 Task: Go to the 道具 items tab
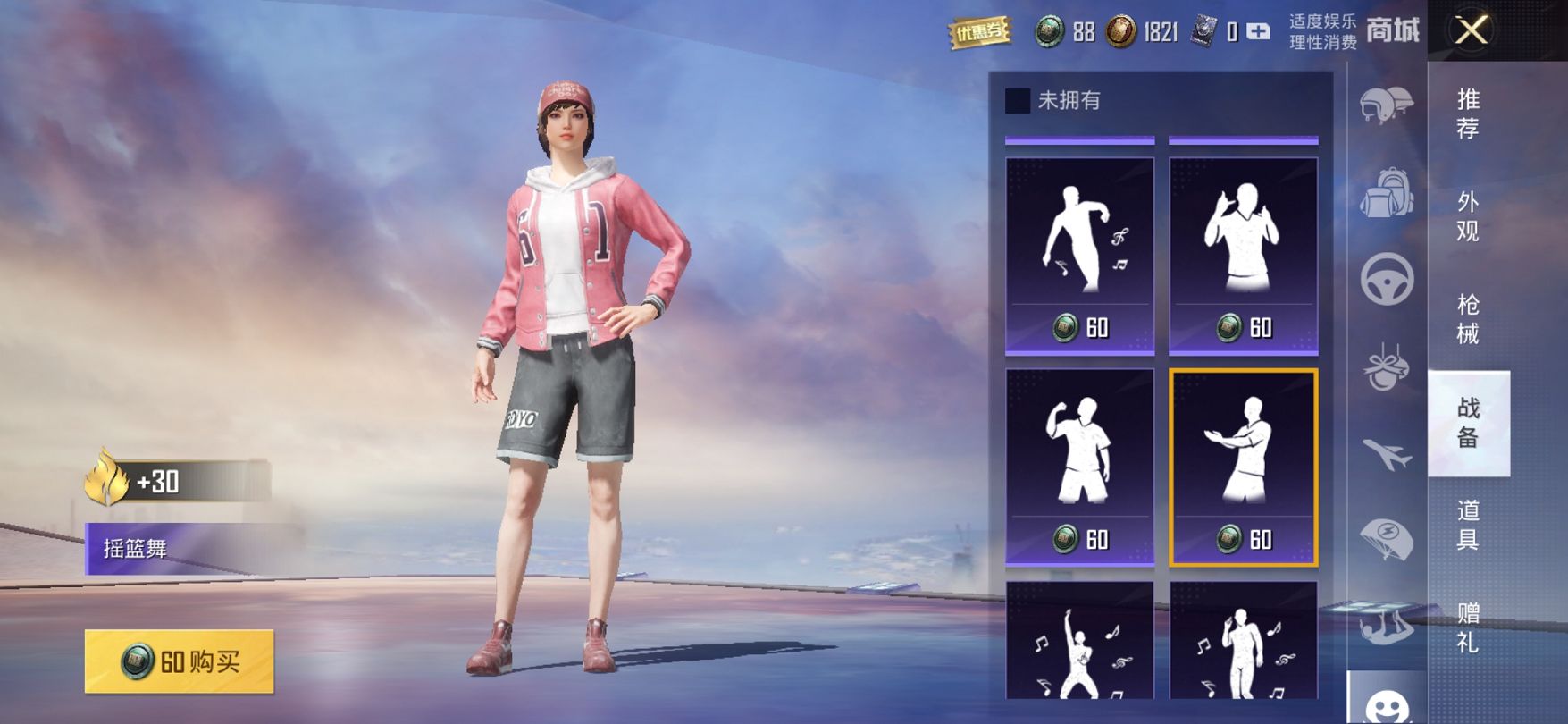pyautogui.click(x=1468, y=525)
